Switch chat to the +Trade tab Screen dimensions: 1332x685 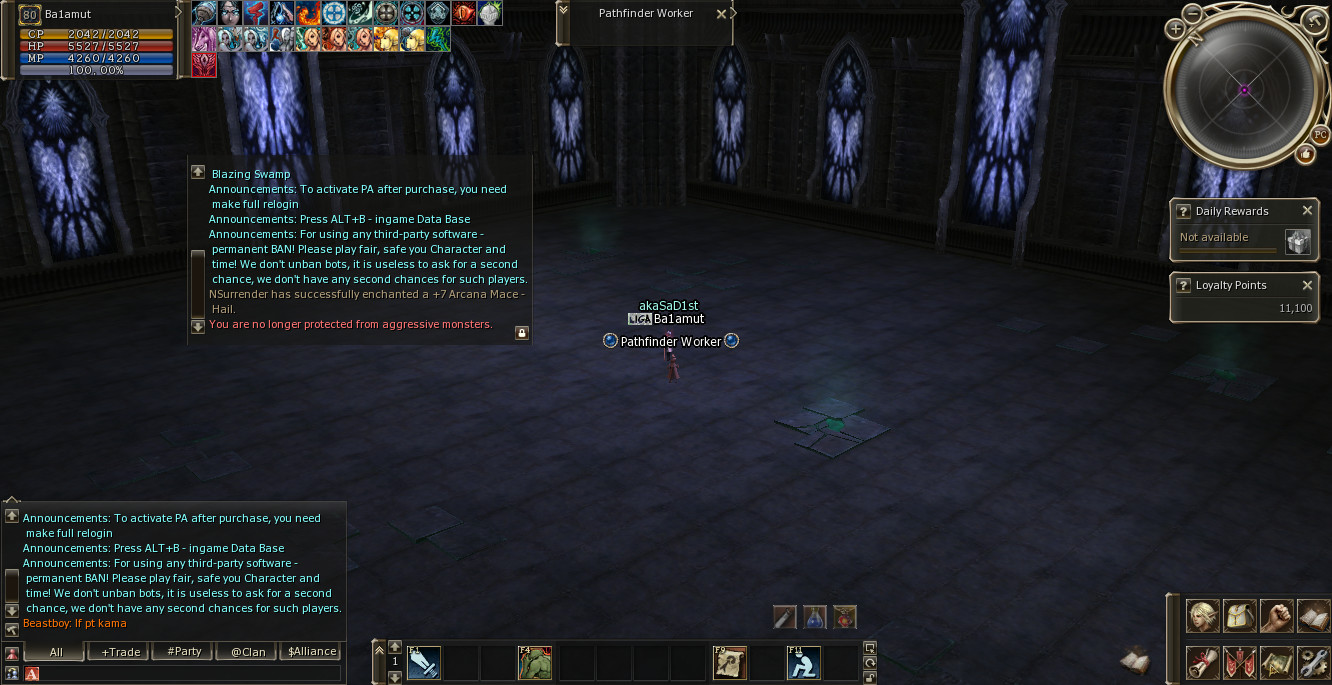pyautogui.click(x=121, y=652)
